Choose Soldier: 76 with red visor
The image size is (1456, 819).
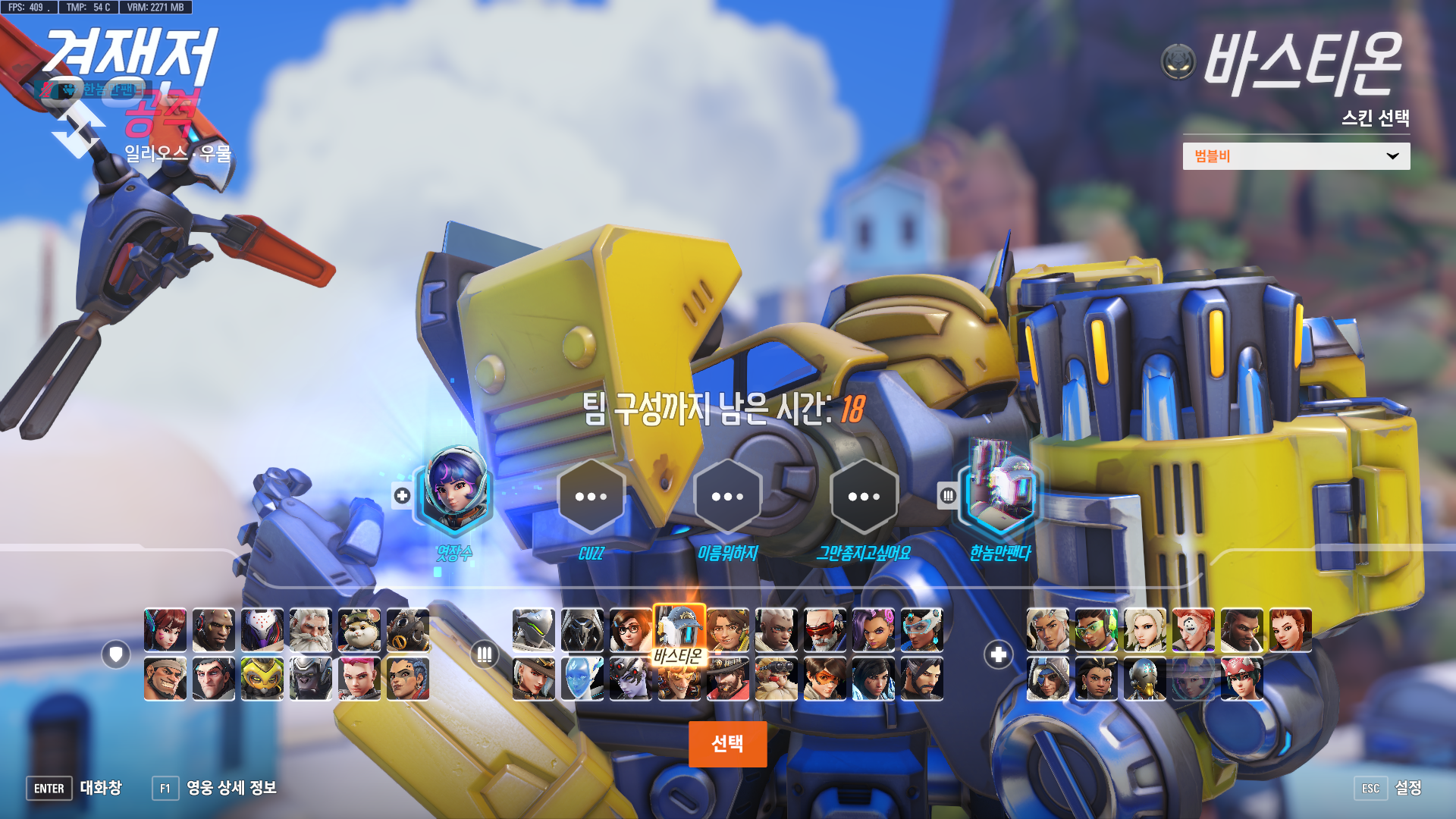click(825, 630)
